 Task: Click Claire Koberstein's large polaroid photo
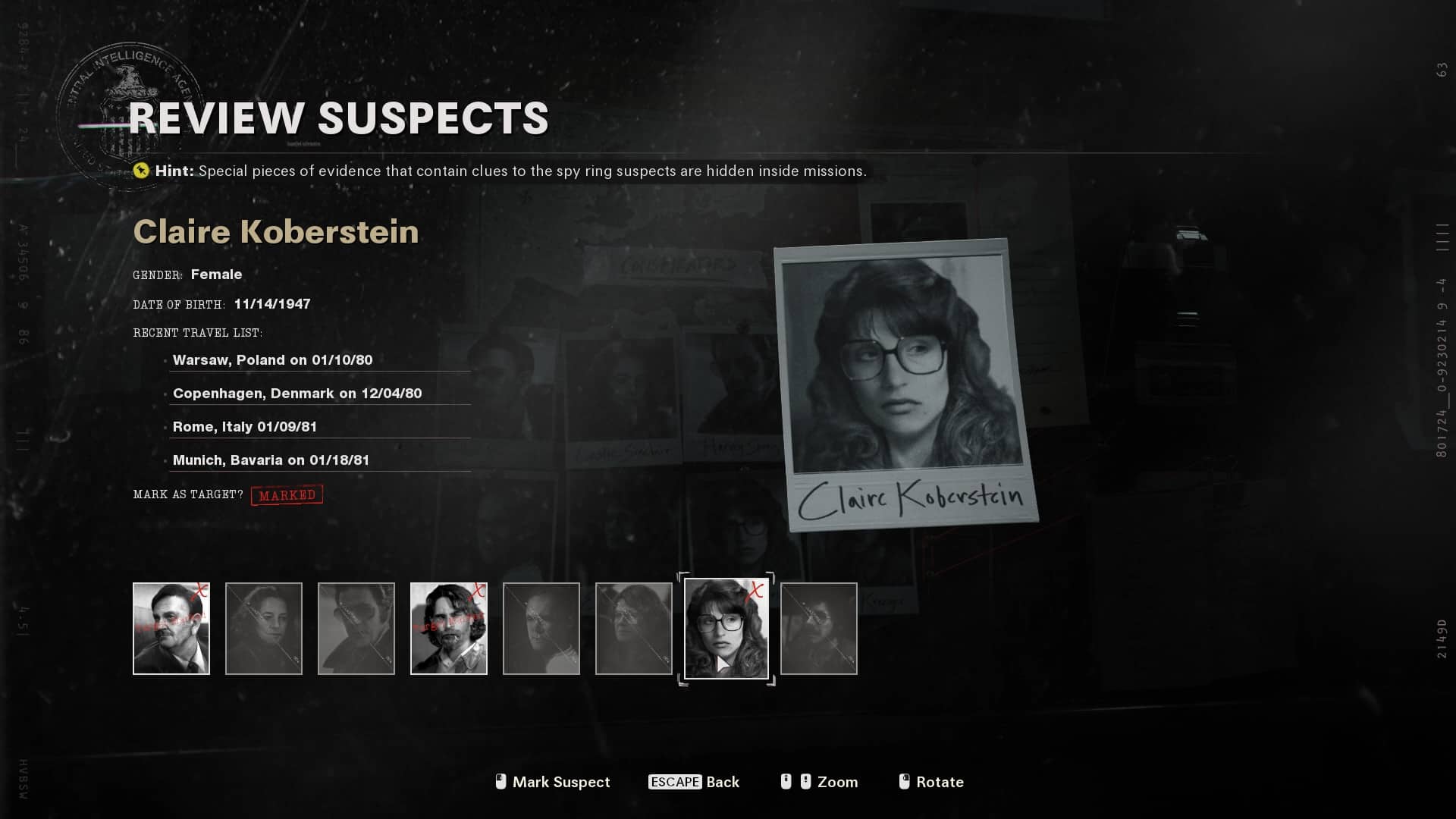coord(905,383)
